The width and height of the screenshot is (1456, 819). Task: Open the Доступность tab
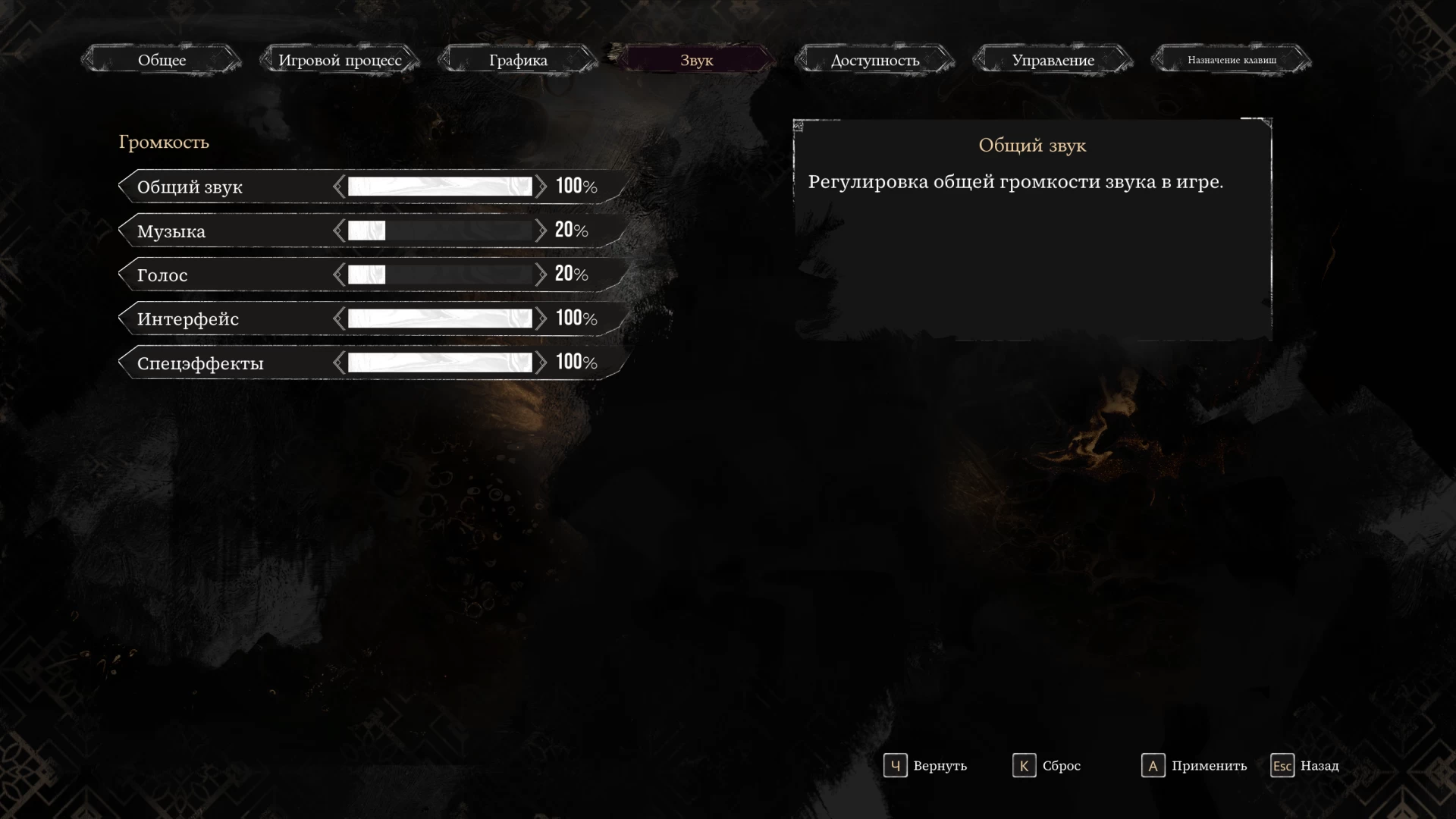(874, 60)
